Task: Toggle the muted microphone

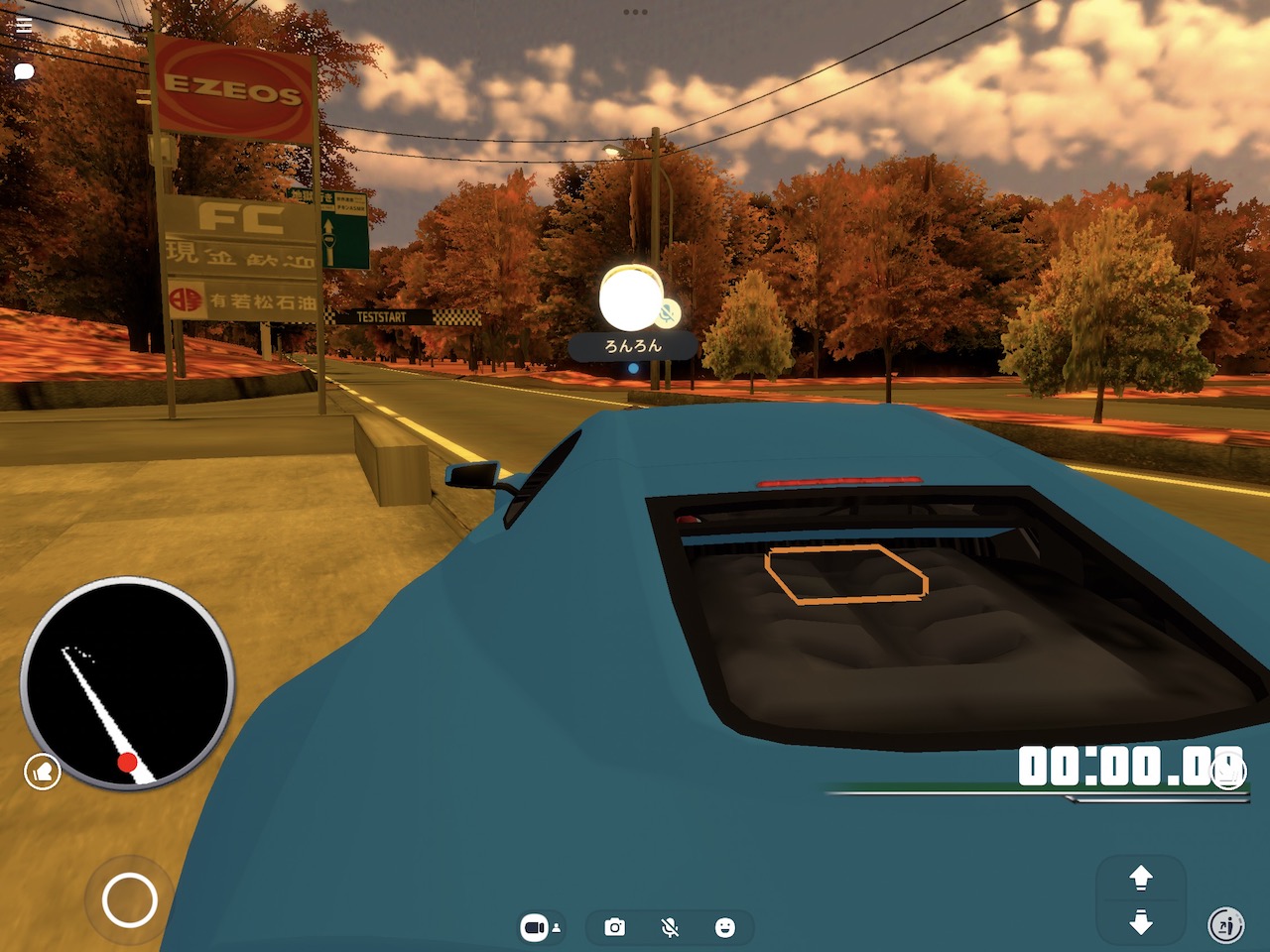Action: click(671, 927)
